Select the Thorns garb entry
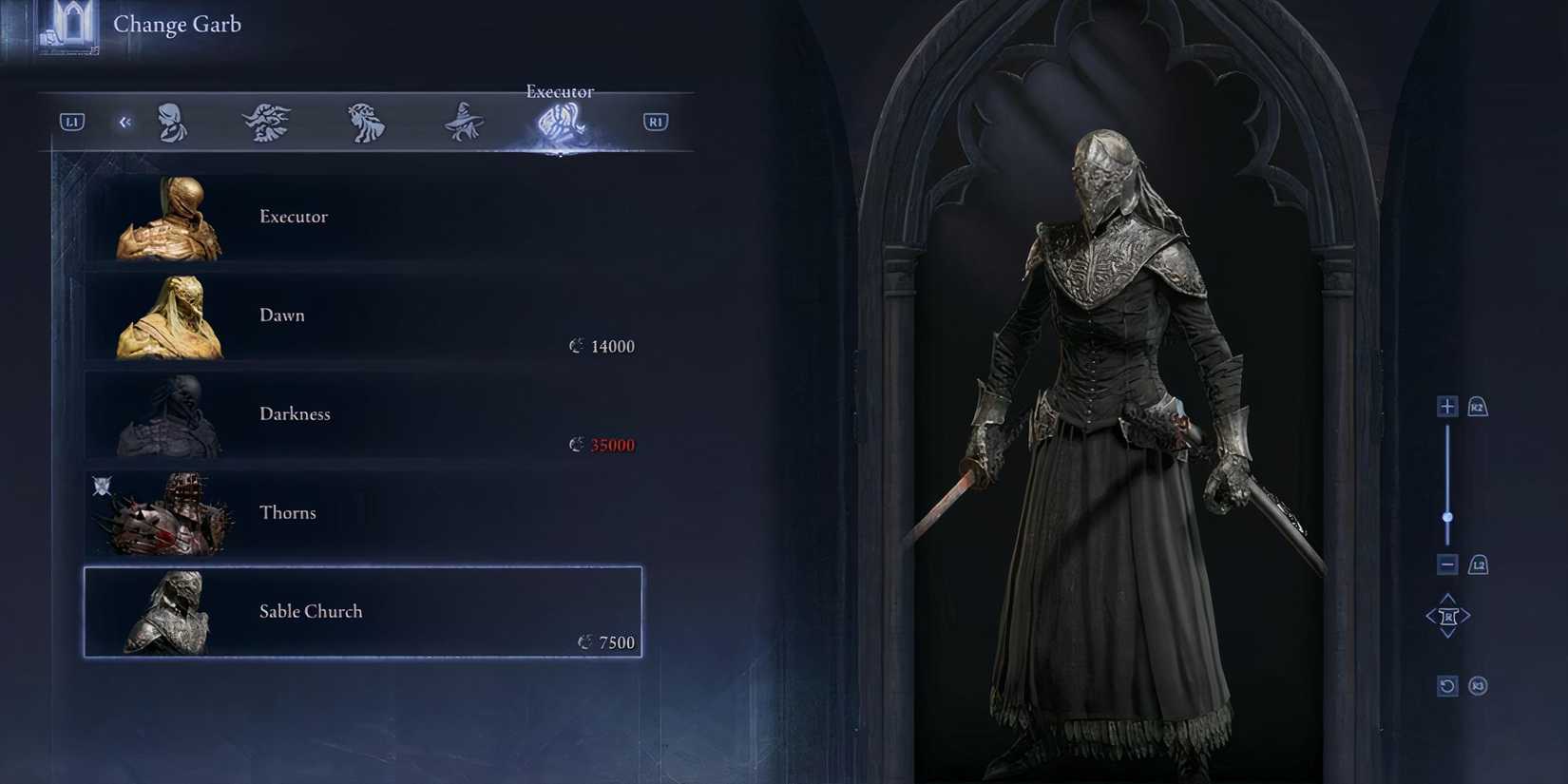 point(361,512)
